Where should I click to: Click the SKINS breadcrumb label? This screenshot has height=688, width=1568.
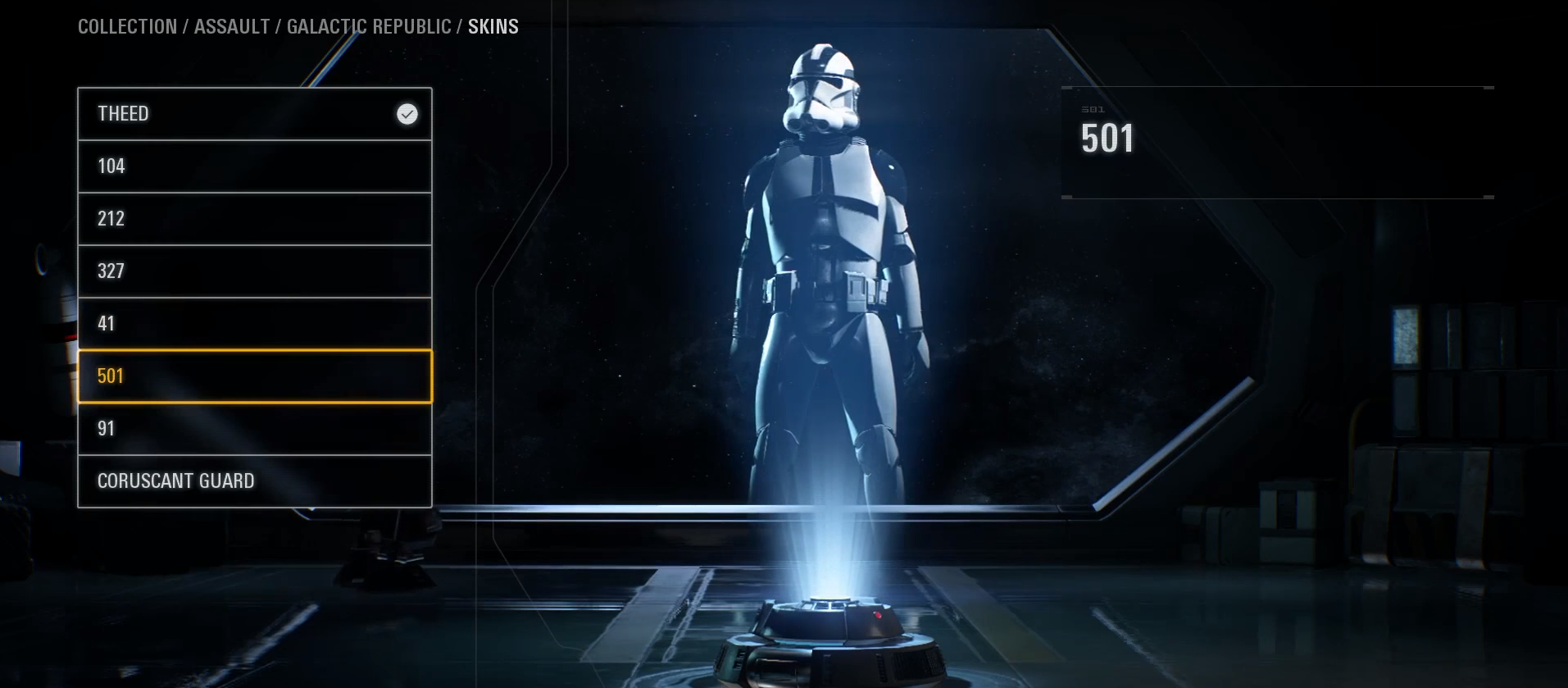pos(493,26)
